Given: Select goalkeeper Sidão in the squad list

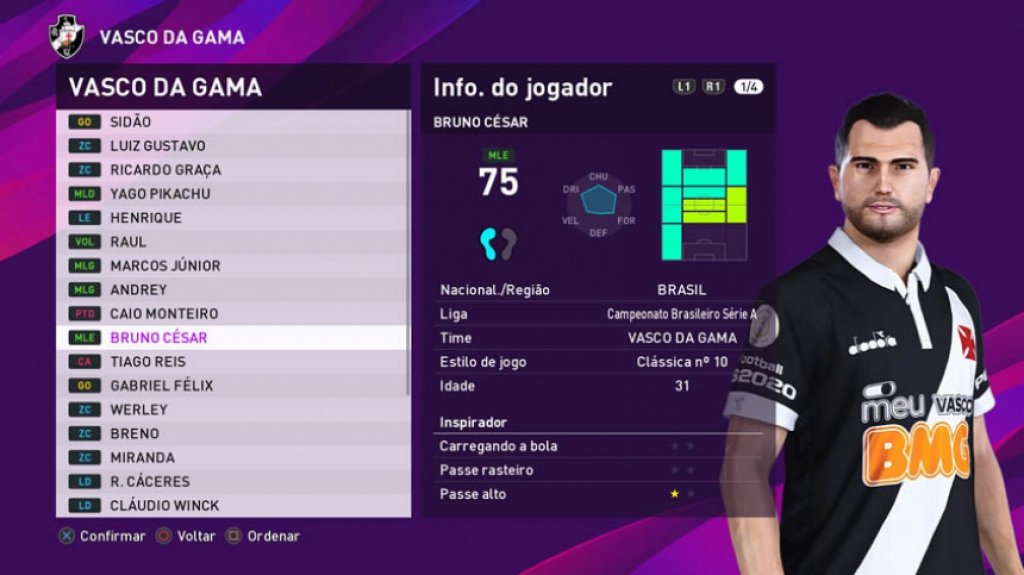Looking at the screenshot, I should pyautogui.click(x=232, y=122).
